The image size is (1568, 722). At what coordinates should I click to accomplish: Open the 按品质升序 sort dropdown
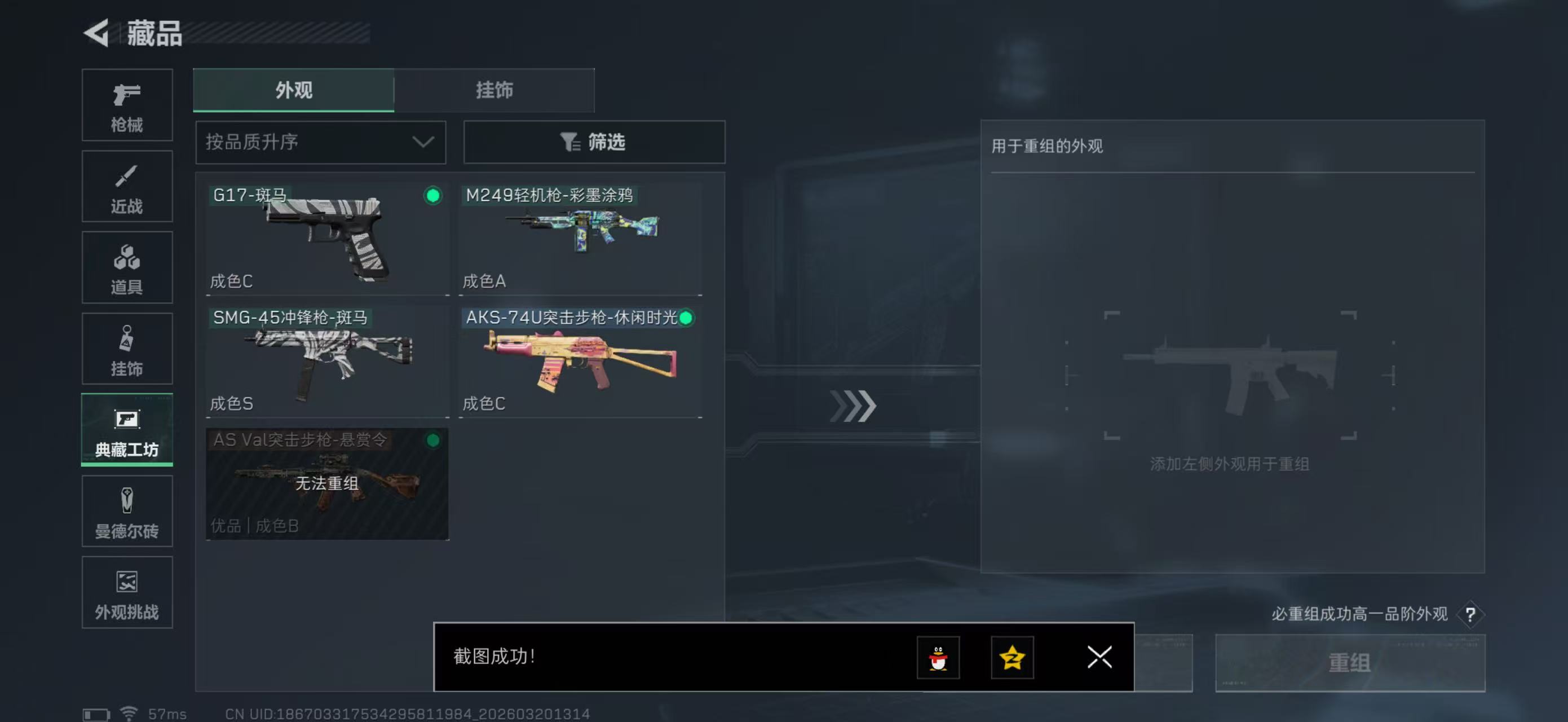tap(320, 142)
